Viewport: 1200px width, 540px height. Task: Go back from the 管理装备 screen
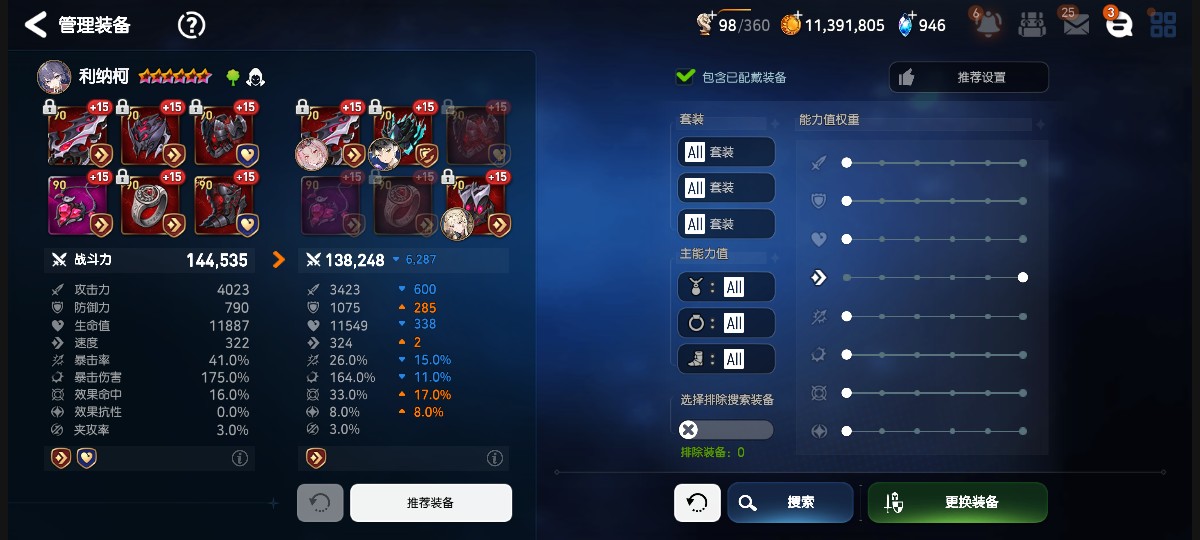point(36,25)
